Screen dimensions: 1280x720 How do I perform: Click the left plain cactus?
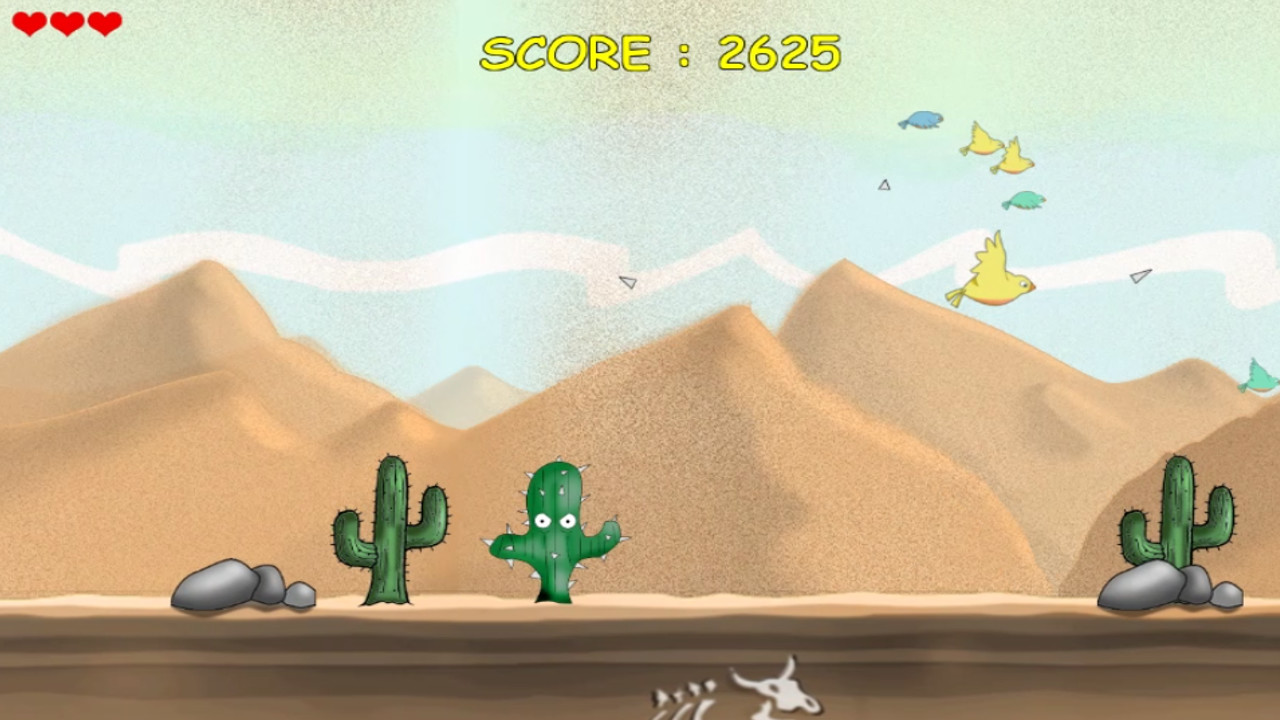[x=390, y=535]
